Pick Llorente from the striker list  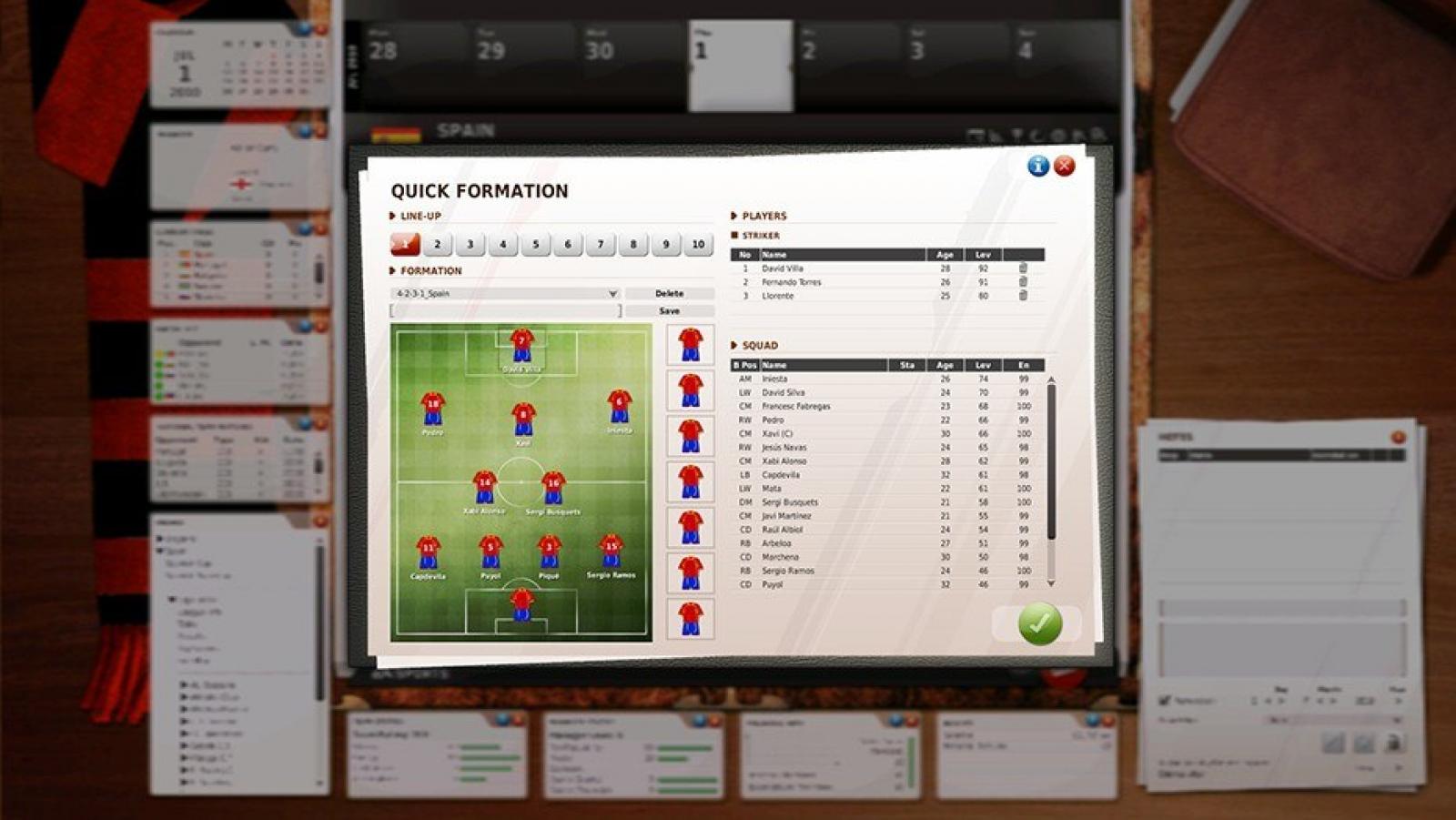[x=778, y=296]
